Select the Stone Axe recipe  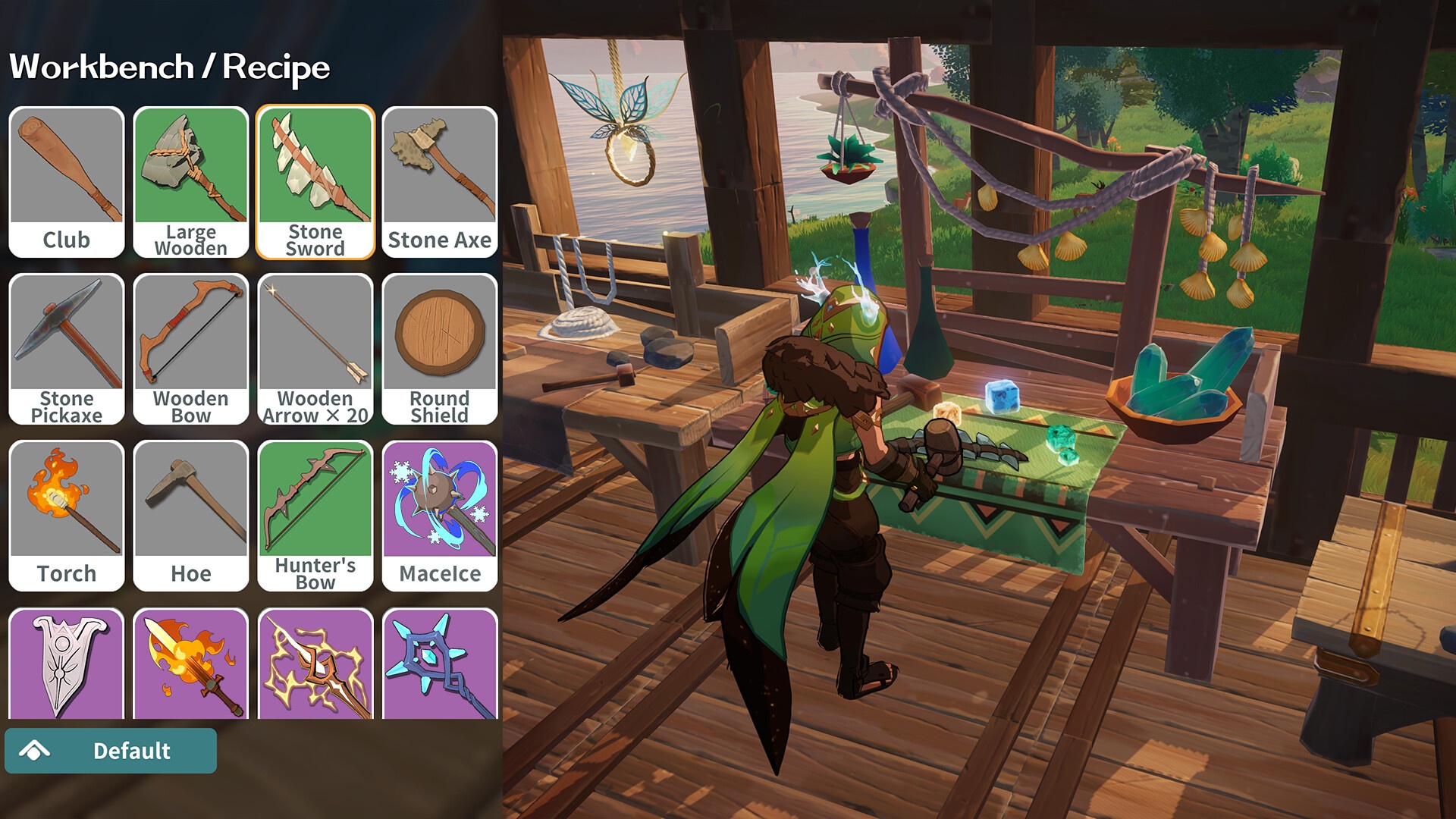[440, 182]
